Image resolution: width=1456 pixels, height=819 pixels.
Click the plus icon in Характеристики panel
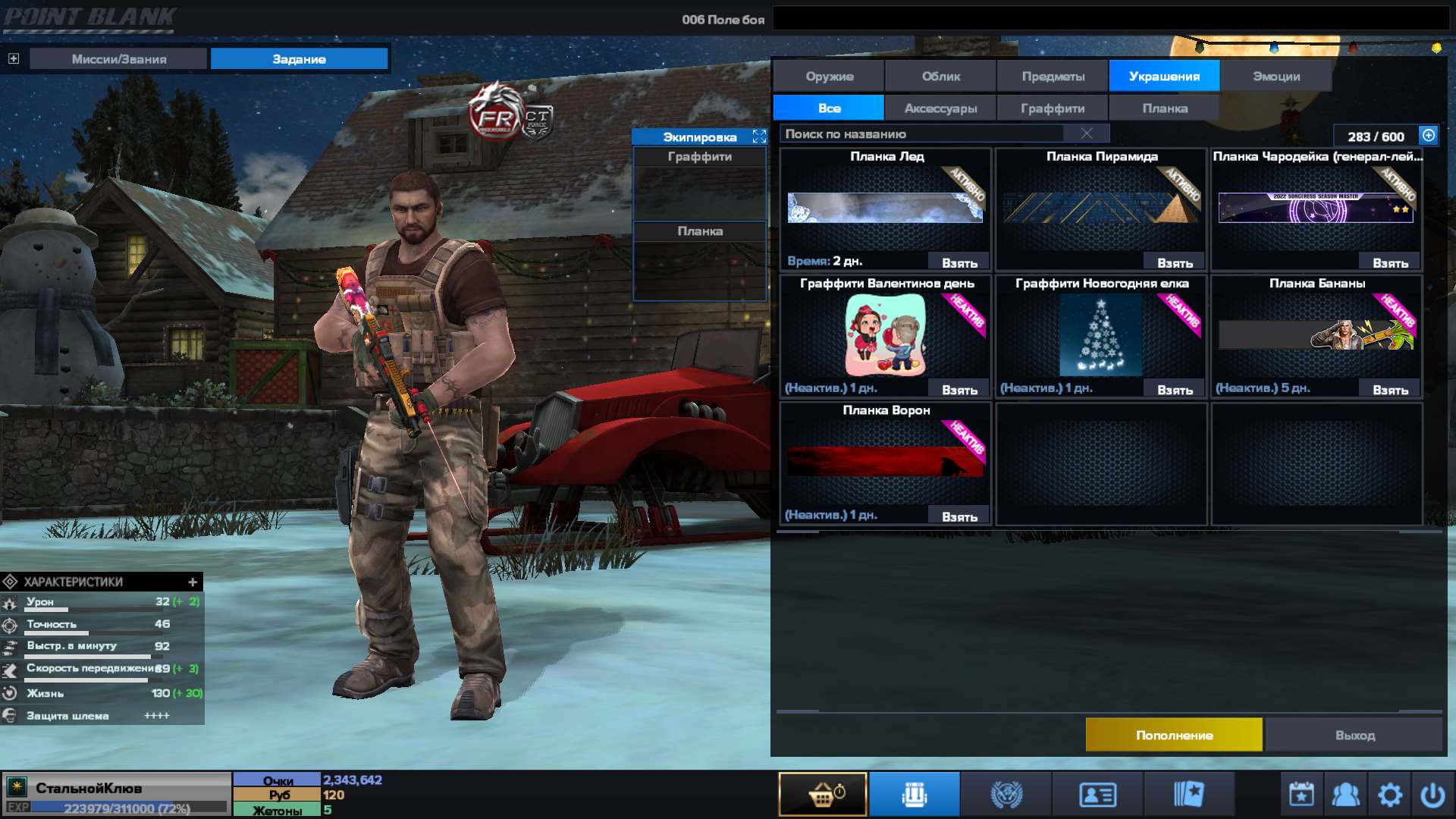tap(191, 582)
